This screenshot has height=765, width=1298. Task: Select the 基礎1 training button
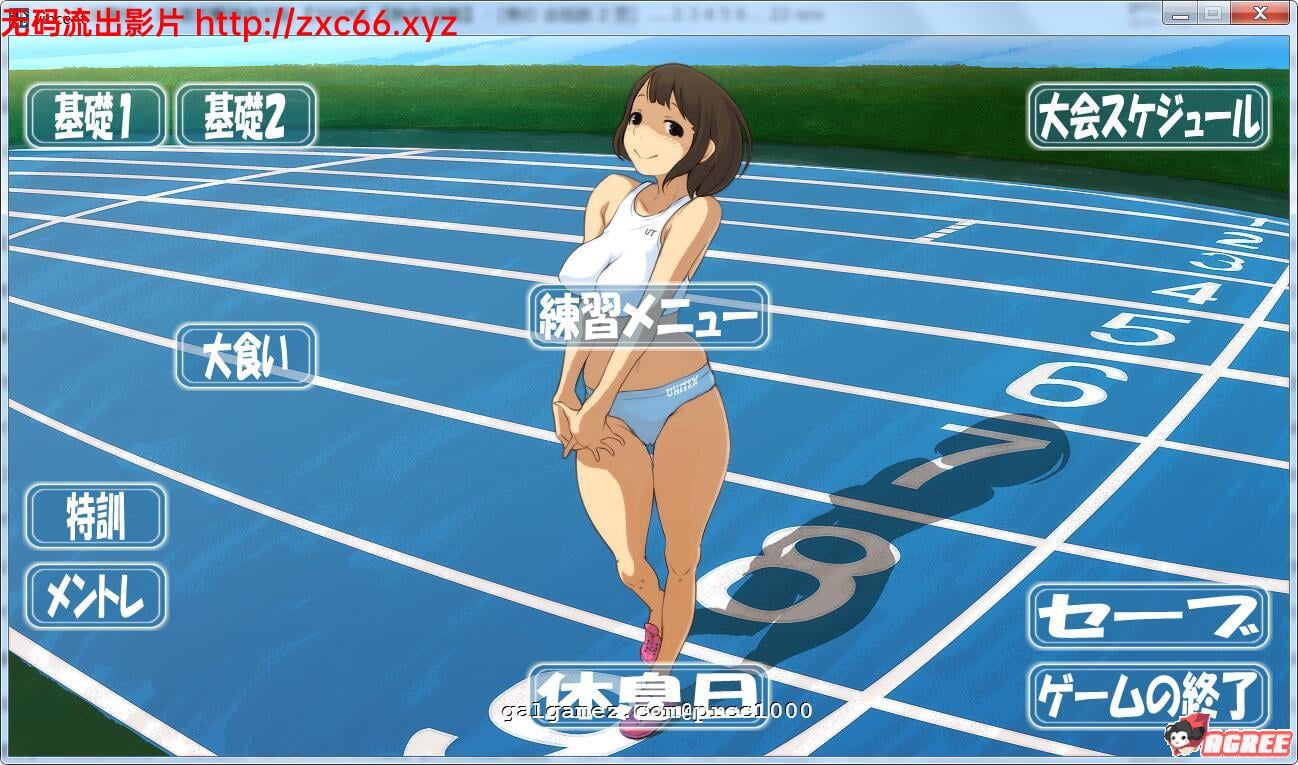point(95,116)
